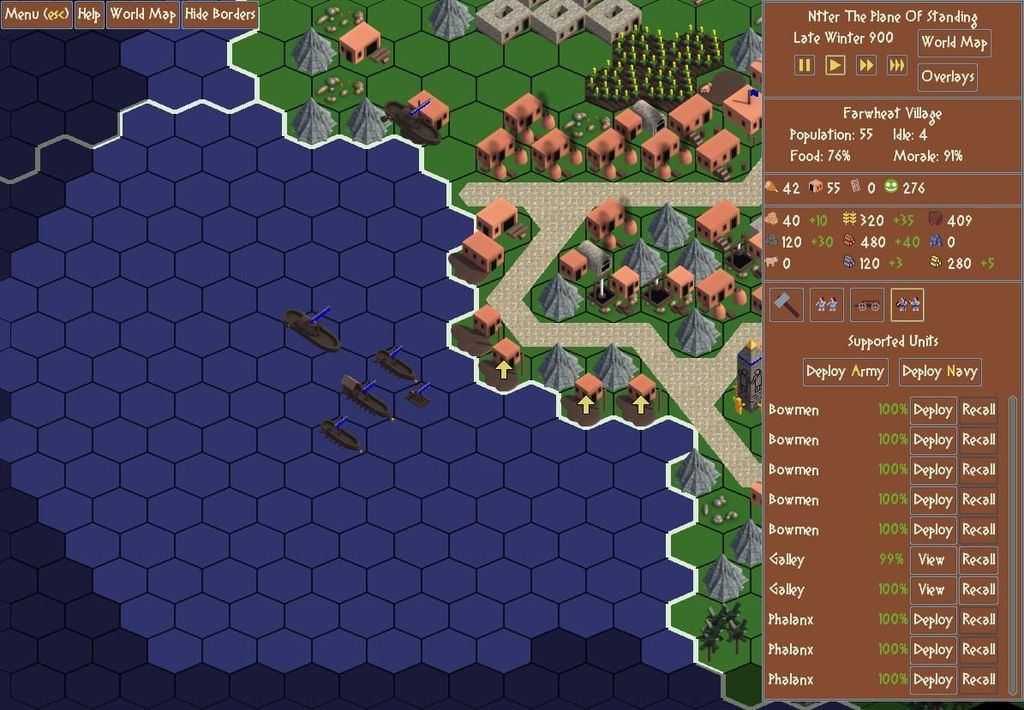Set game to triple fast-forward speed
The width and height of the screenshot is (1024, 710).
pos(897,65)
